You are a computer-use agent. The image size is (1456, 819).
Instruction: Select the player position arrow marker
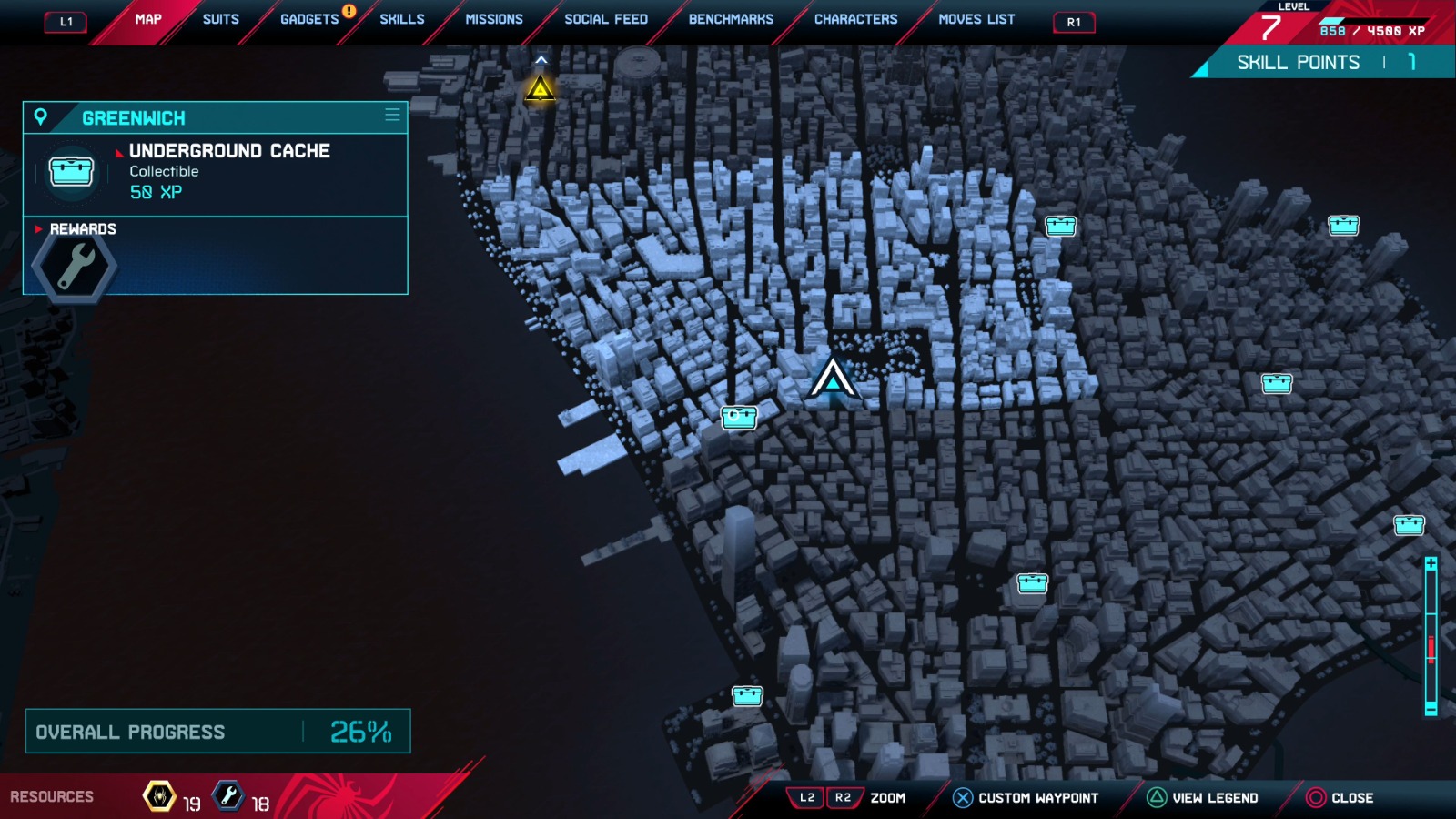(x=832, y=379)
